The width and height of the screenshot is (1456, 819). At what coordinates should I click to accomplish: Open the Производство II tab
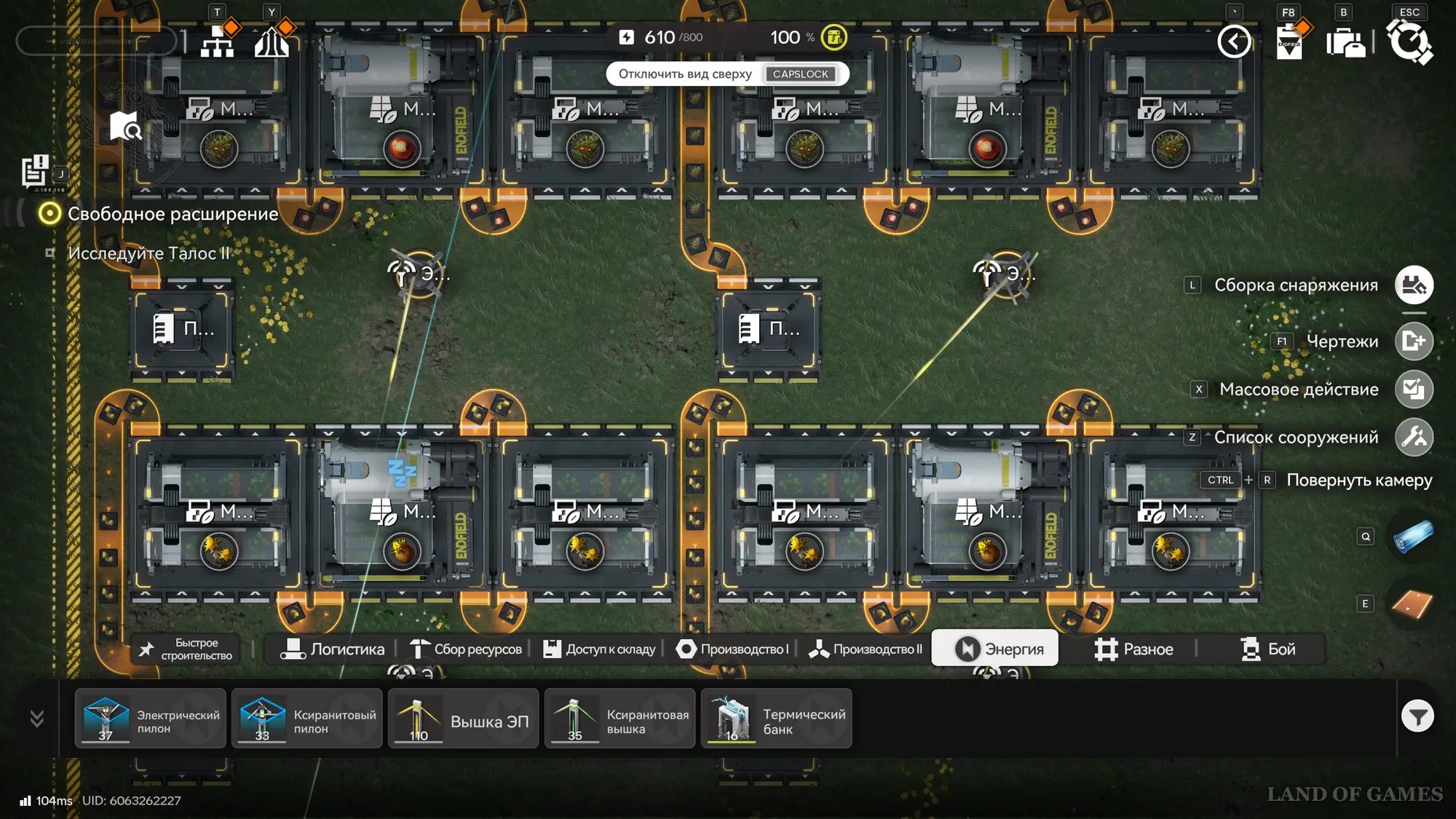tap(866, 649)
